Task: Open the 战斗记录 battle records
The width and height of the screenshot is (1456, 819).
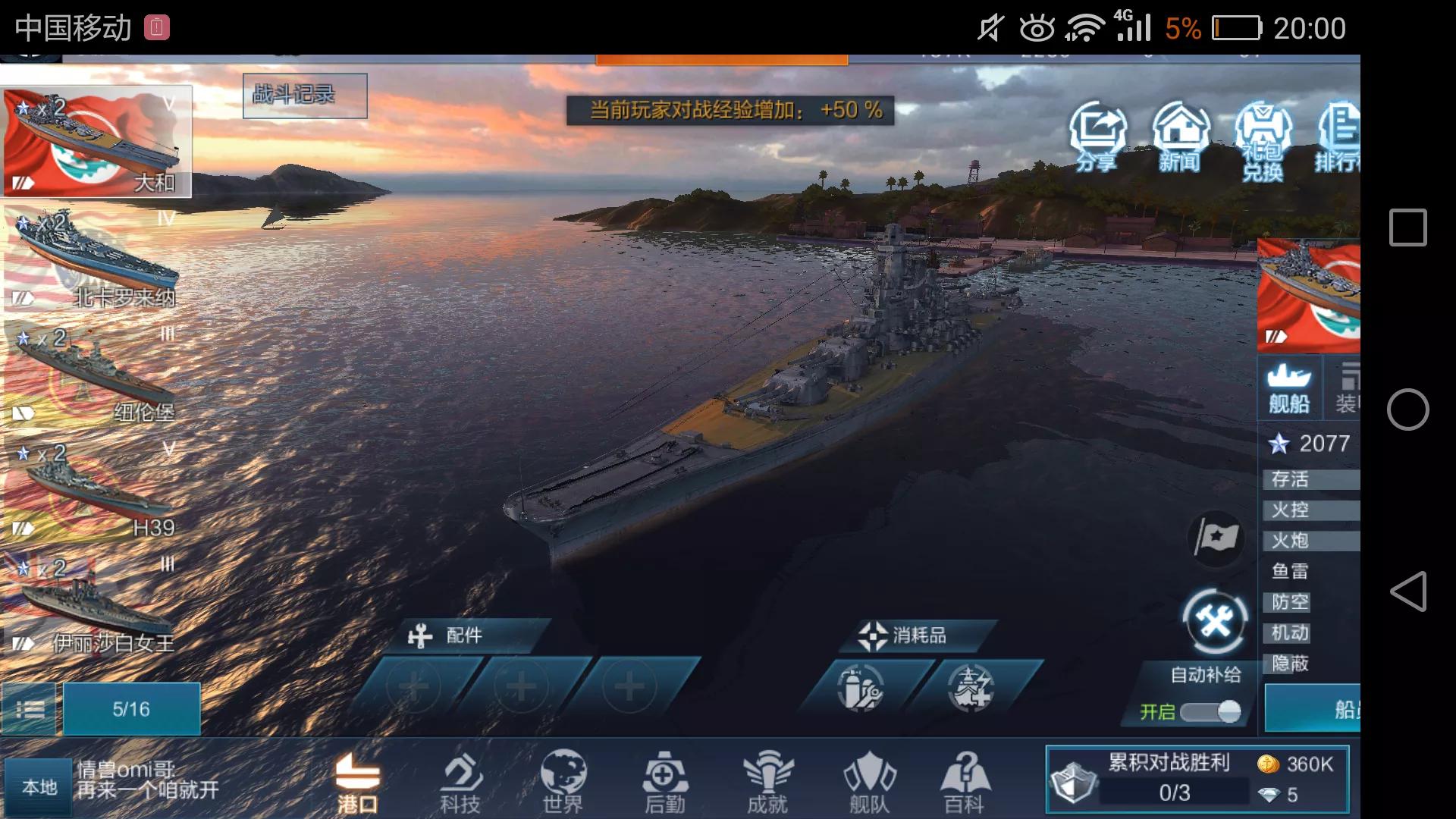Action: (x=305, y=96)
